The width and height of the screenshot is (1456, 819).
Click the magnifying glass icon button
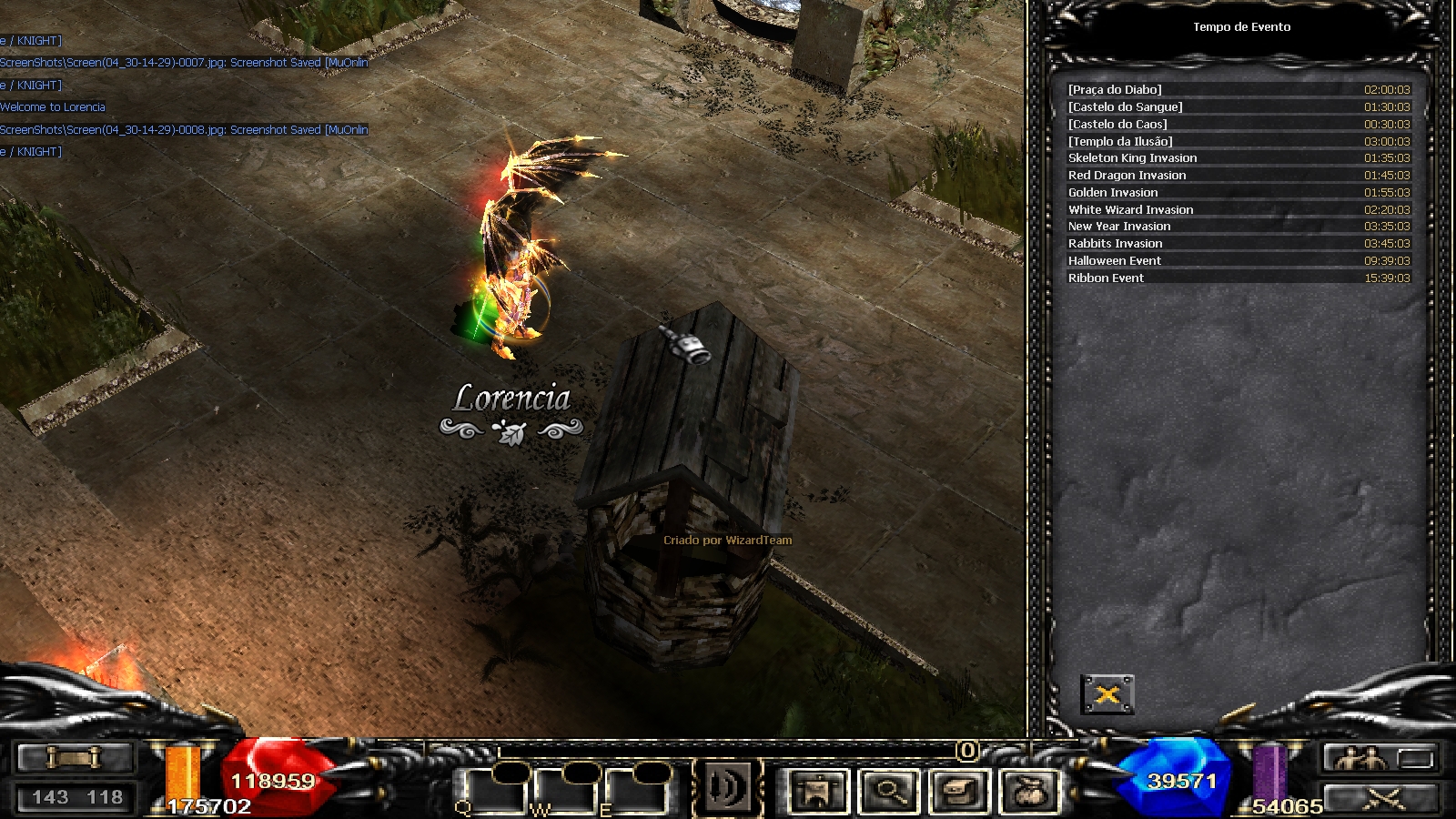click(x=889, y=791)
